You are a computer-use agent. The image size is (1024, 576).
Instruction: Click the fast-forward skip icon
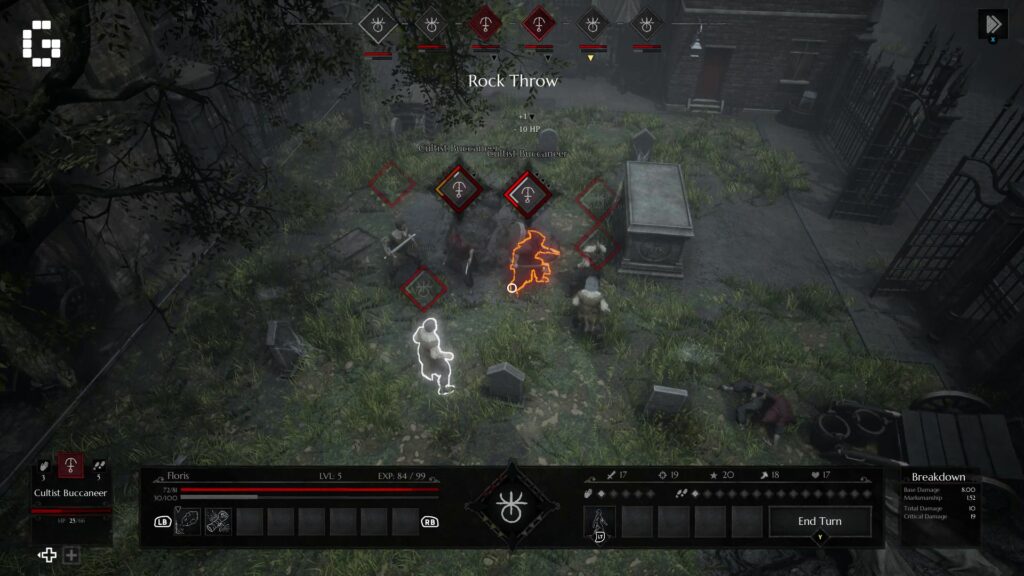pos(992,24)
